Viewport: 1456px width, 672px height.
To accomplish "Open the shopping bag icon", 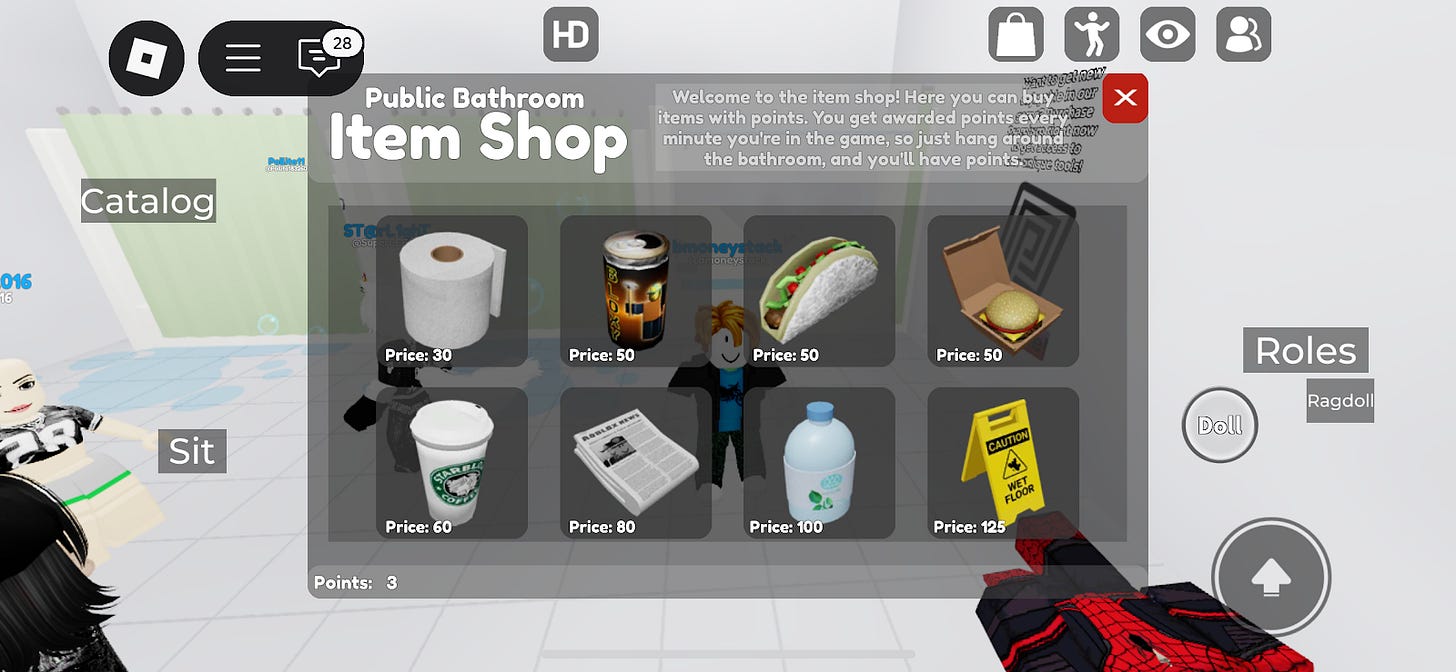I will tap(1016, 34).
